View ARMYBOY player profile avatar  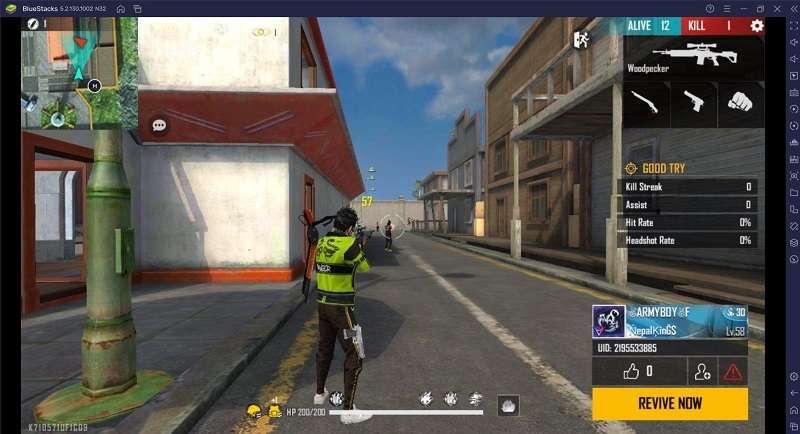point(609,322)
